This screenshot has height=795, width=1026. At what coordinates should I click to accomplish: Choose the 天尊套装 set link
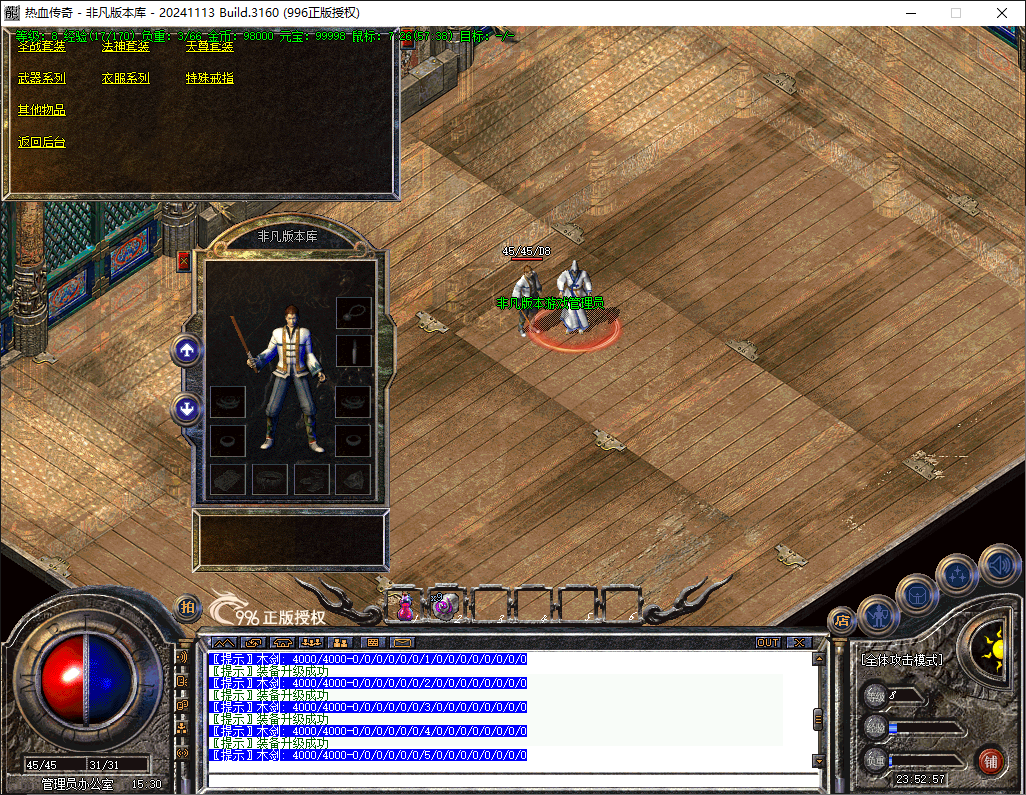coord(209,46)
